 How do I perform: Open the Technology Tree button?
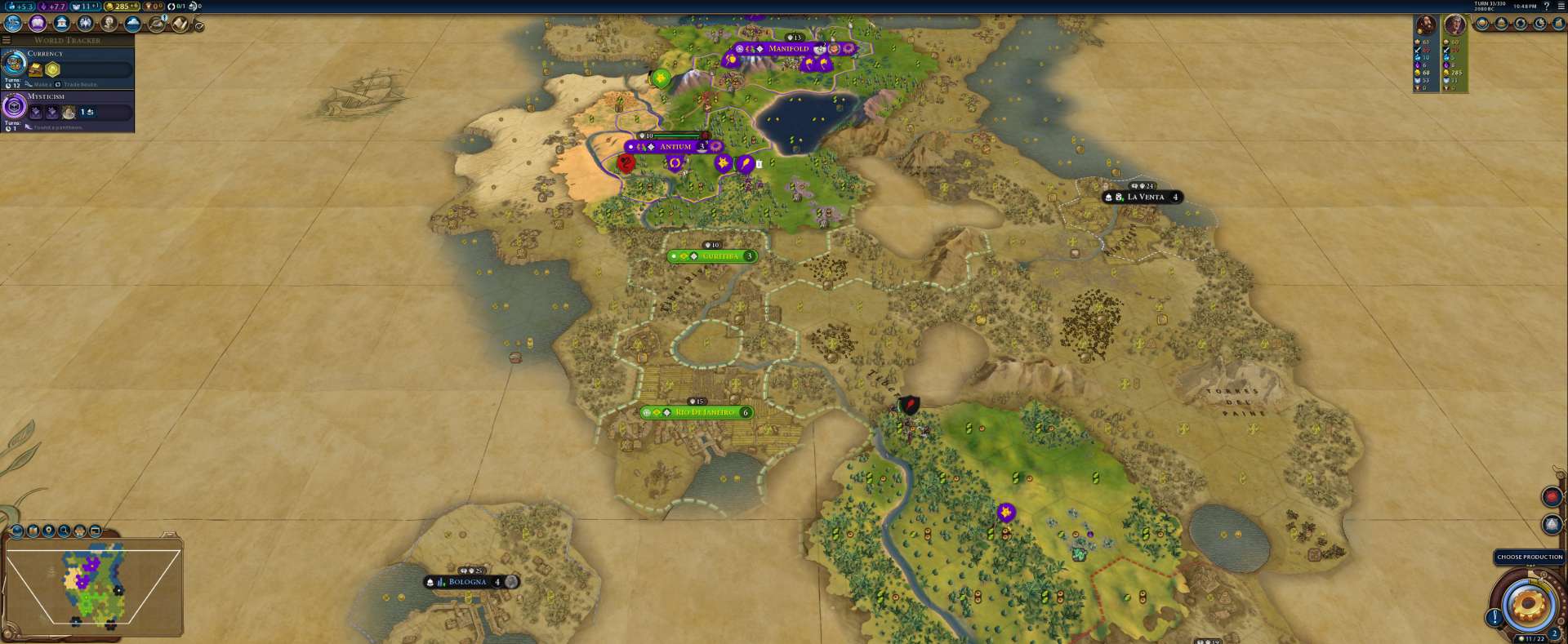[x=13, y=24]
